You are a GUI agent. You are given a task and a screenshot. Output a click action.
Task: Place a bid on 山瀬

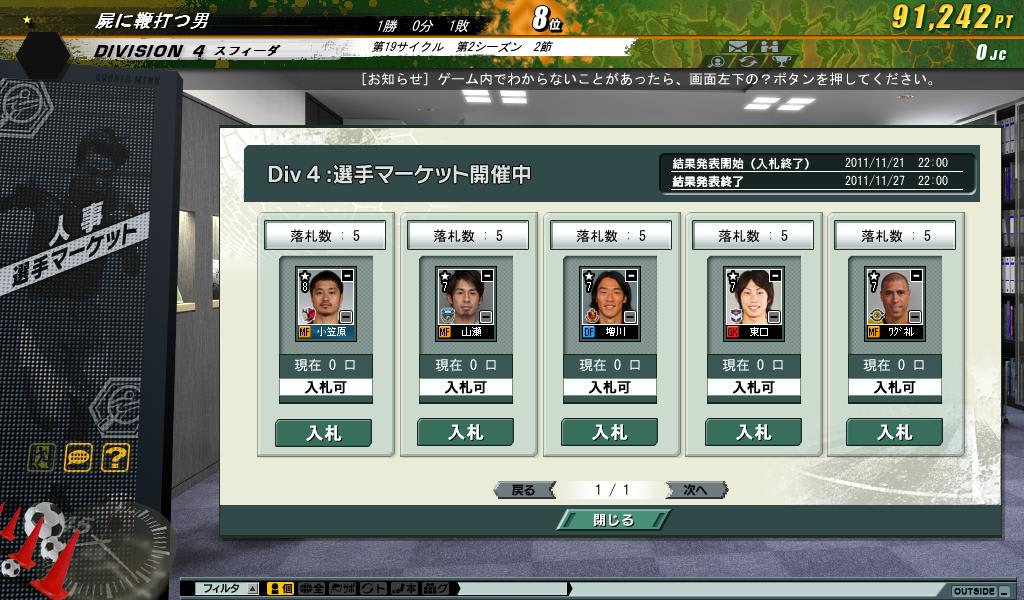pos(465,432)
